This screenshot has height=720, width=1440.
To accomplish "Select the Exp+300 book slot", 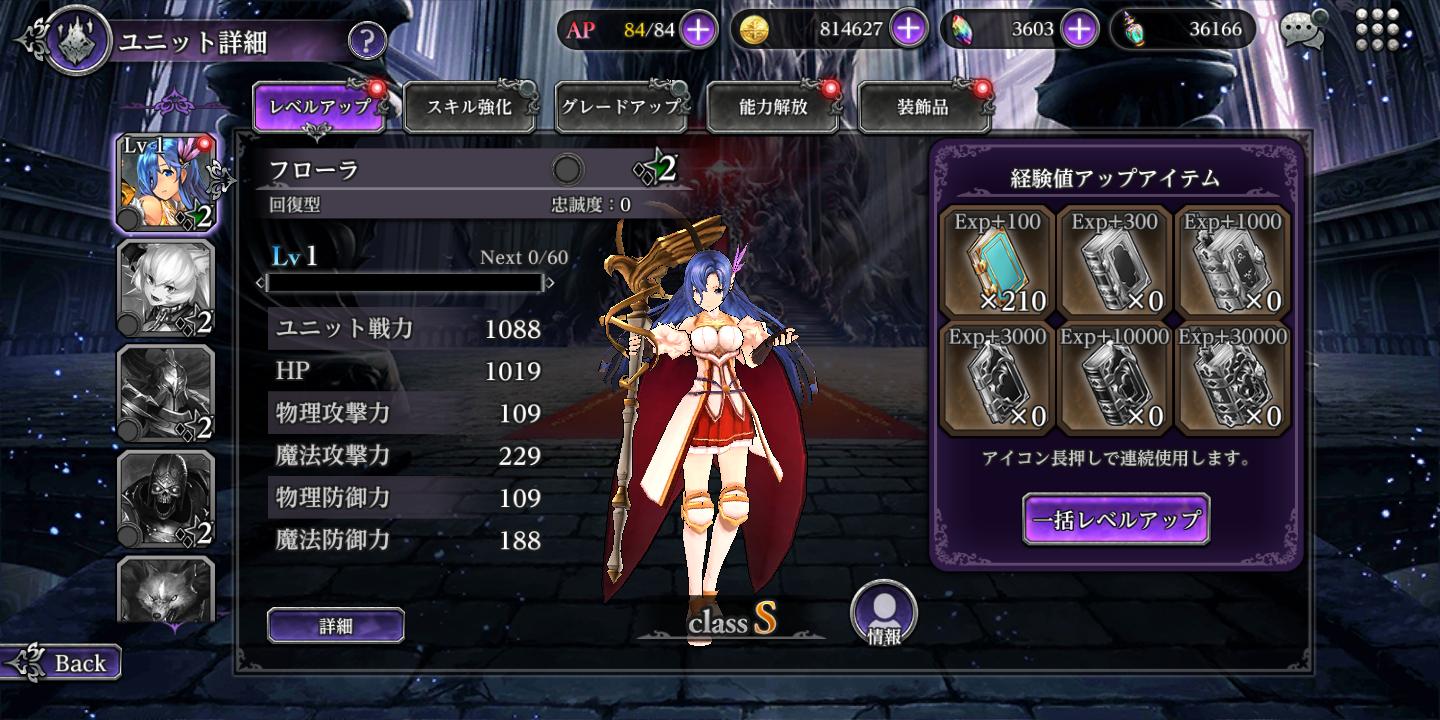I will [x=1116, y=262].
